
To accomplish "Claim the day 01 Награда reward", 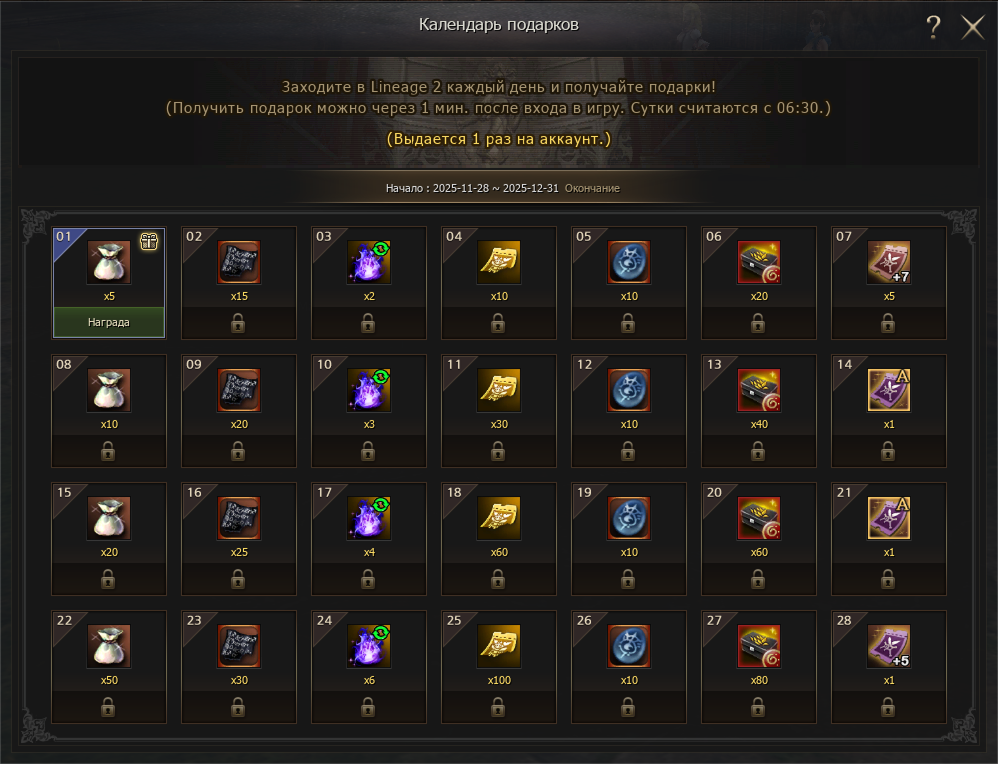I will [x=109, y=323].
